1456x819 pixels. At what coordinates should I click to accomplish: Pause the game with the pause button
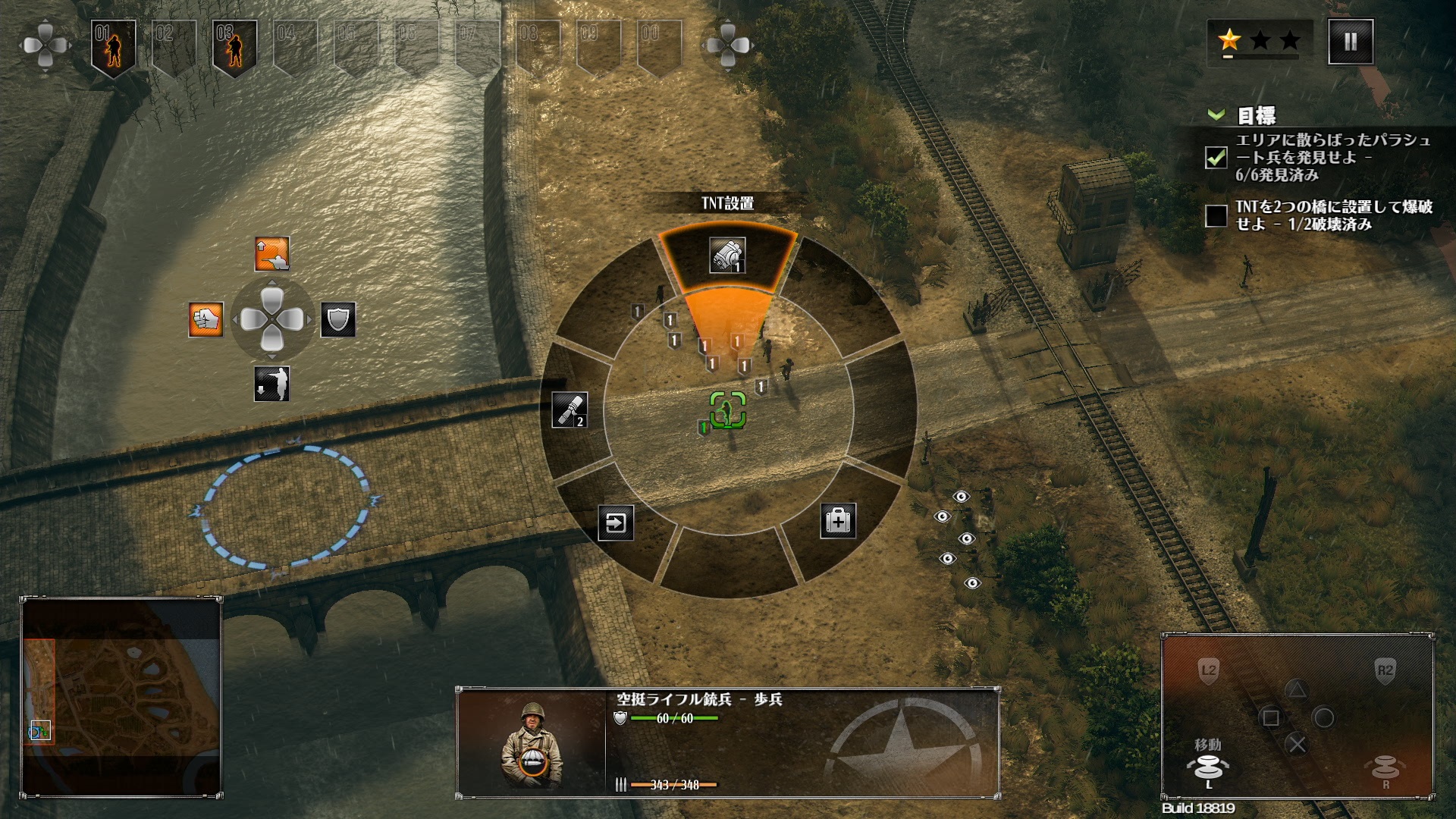[1351, 42]
